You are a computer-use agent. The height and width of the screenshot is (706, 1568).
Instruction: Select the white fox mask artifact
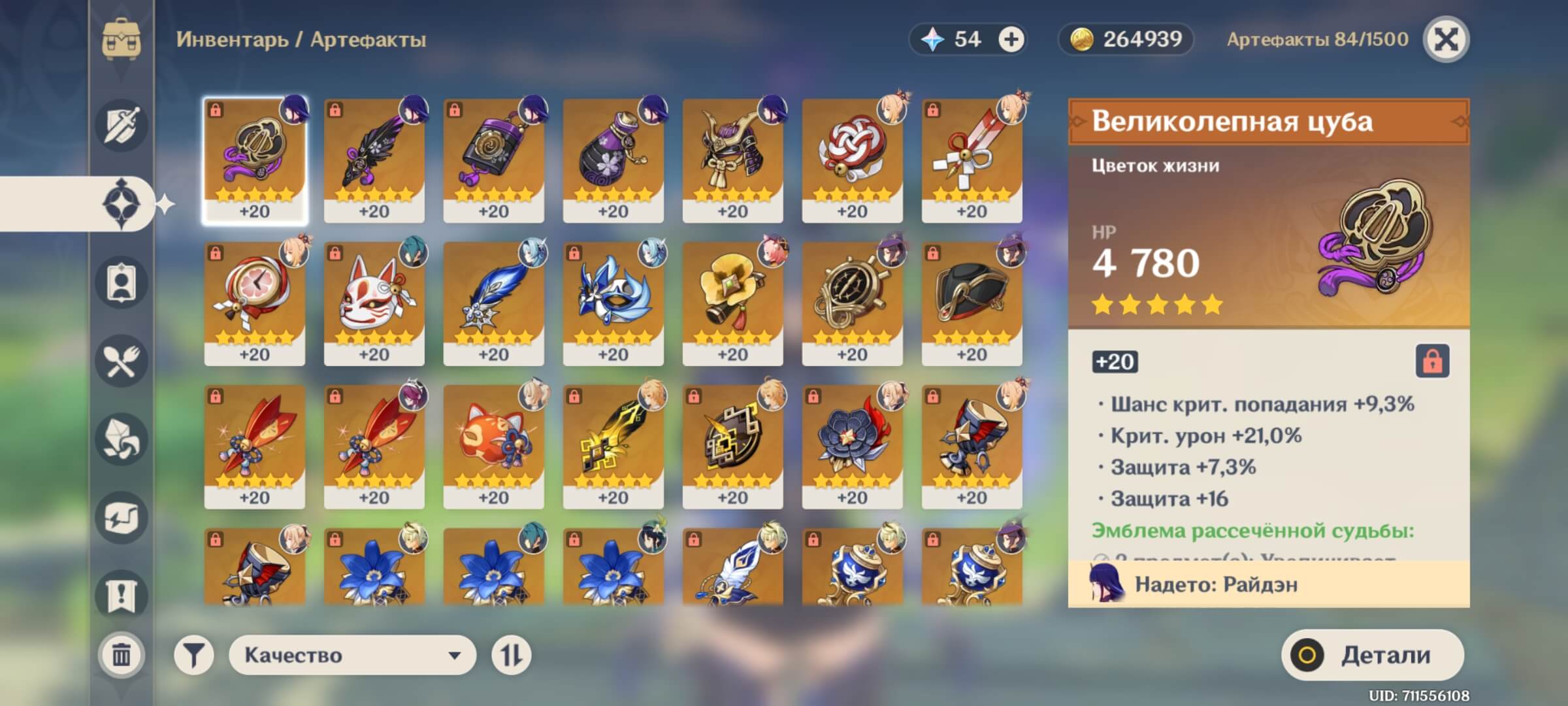374,303
